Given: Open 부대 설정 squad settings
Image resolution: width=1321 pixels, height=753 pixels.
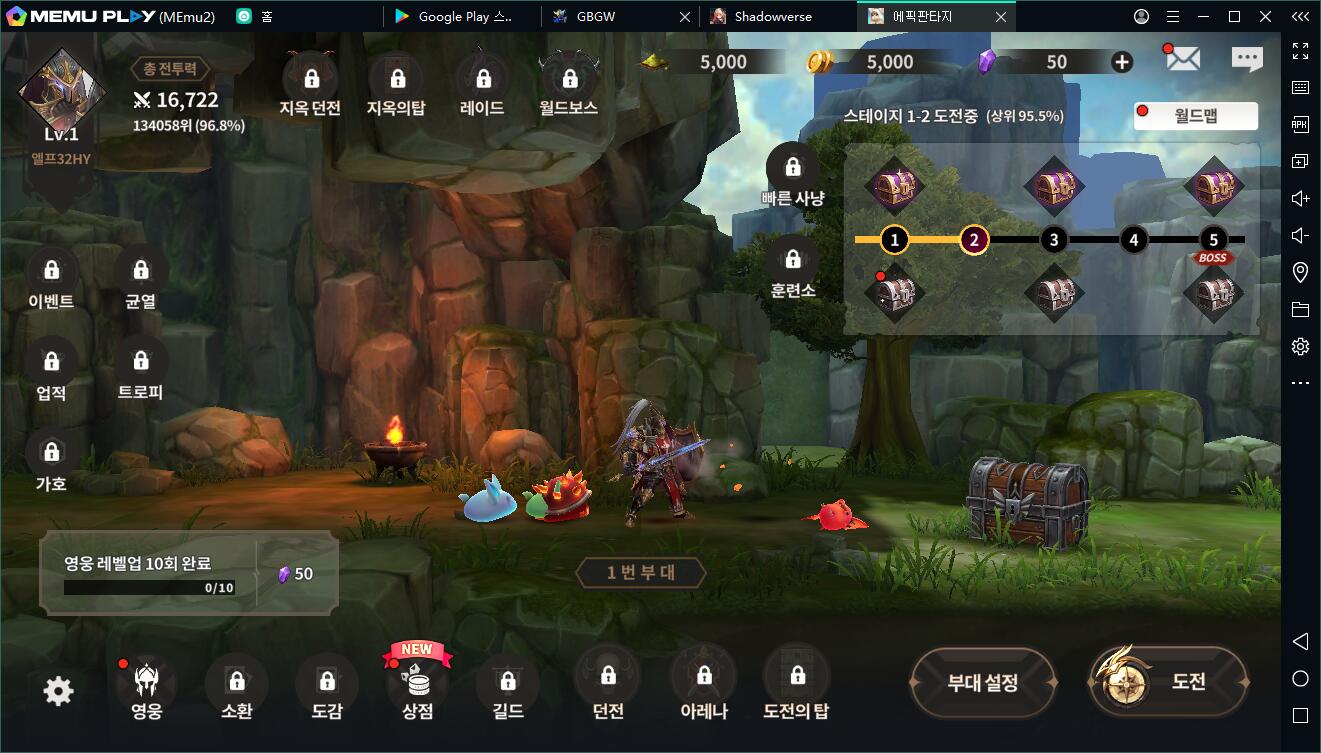Looking at the screenshot, I should click(x=982, y=683).
